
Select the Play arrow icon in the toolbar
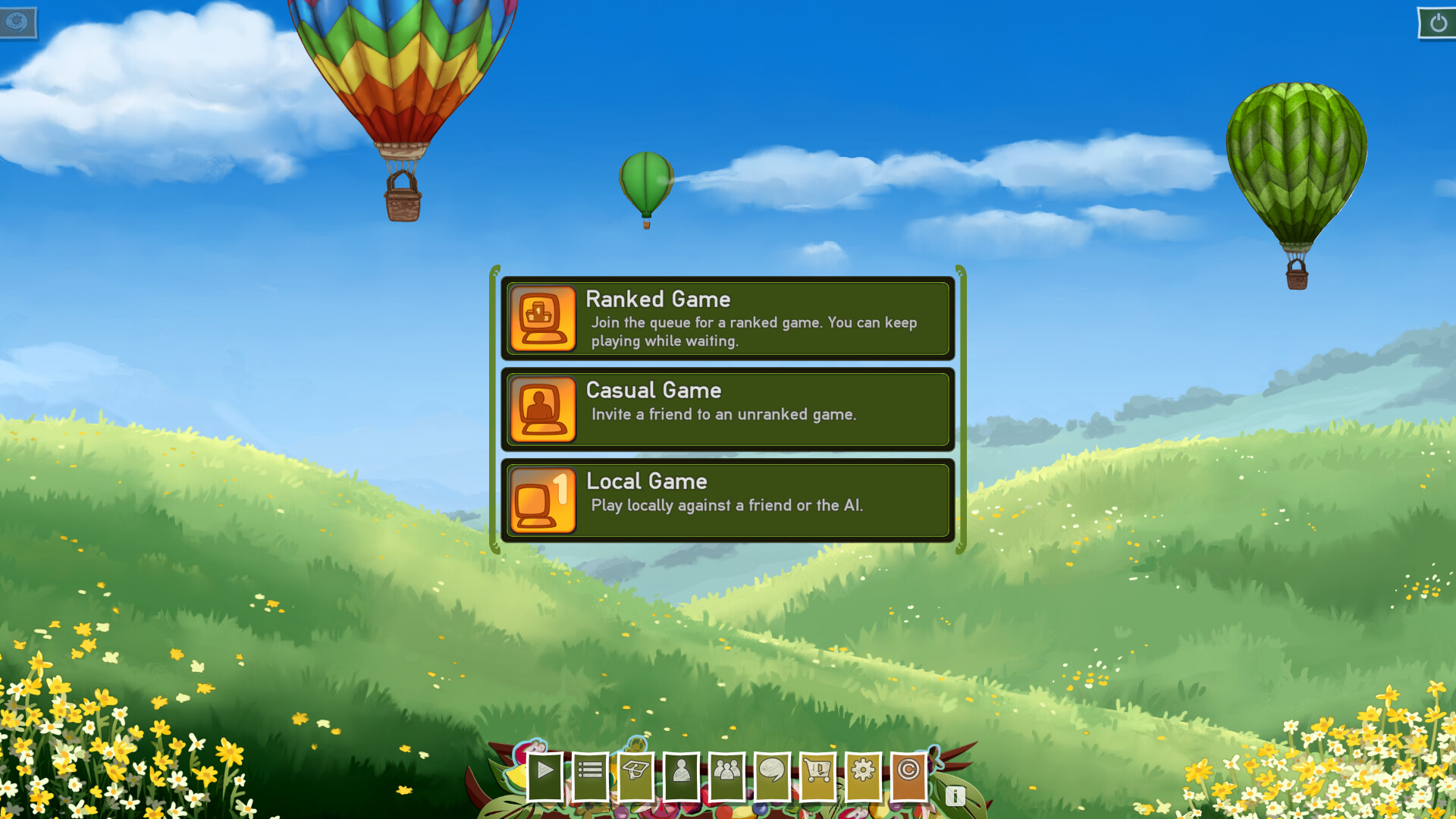[544, 773]
